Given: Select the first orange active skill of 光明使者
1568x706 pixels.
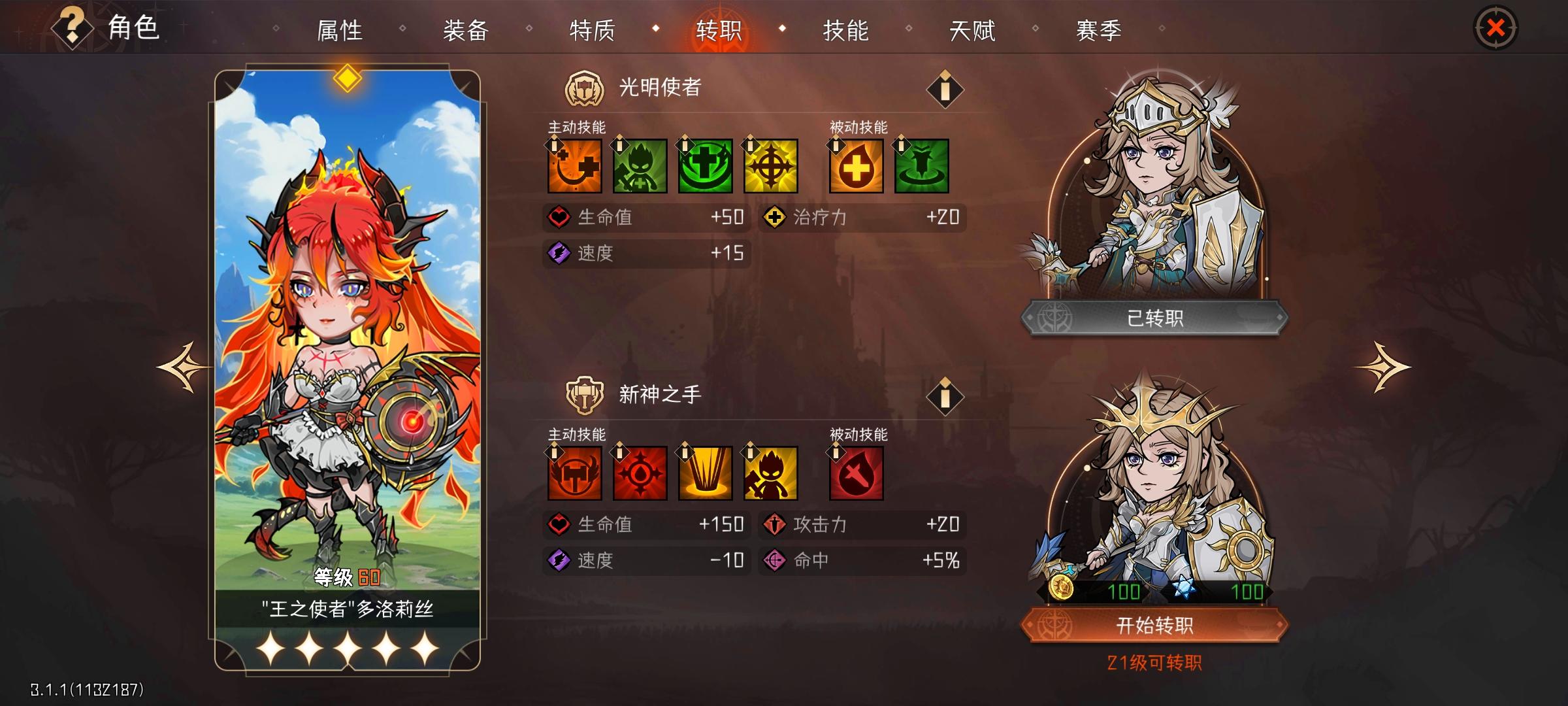Looking at the screenshot, I should click(574, 167).
